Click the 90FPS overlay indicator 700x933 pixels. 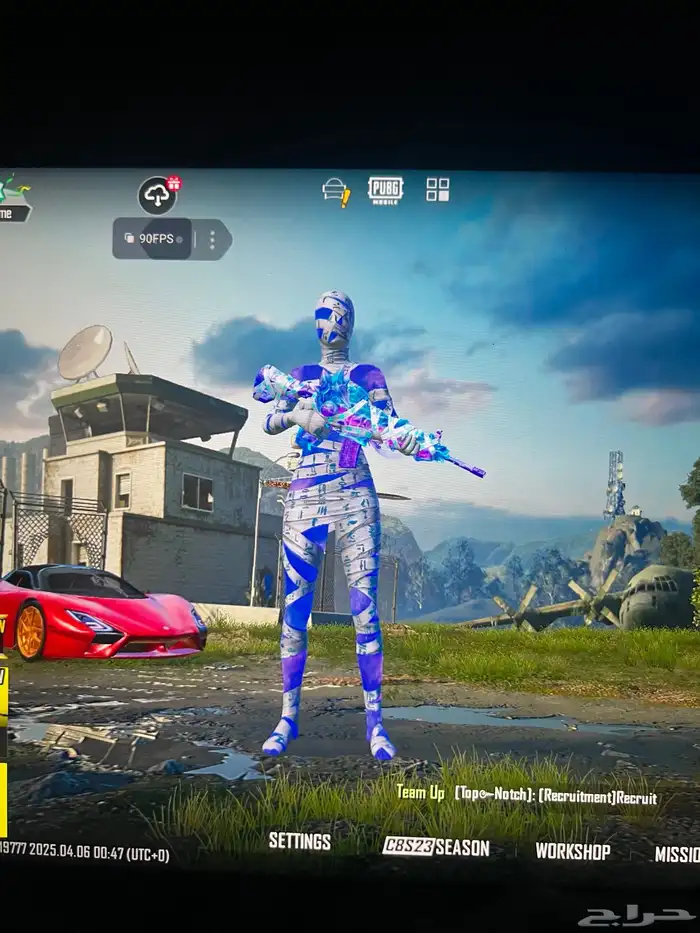[150, 239]
